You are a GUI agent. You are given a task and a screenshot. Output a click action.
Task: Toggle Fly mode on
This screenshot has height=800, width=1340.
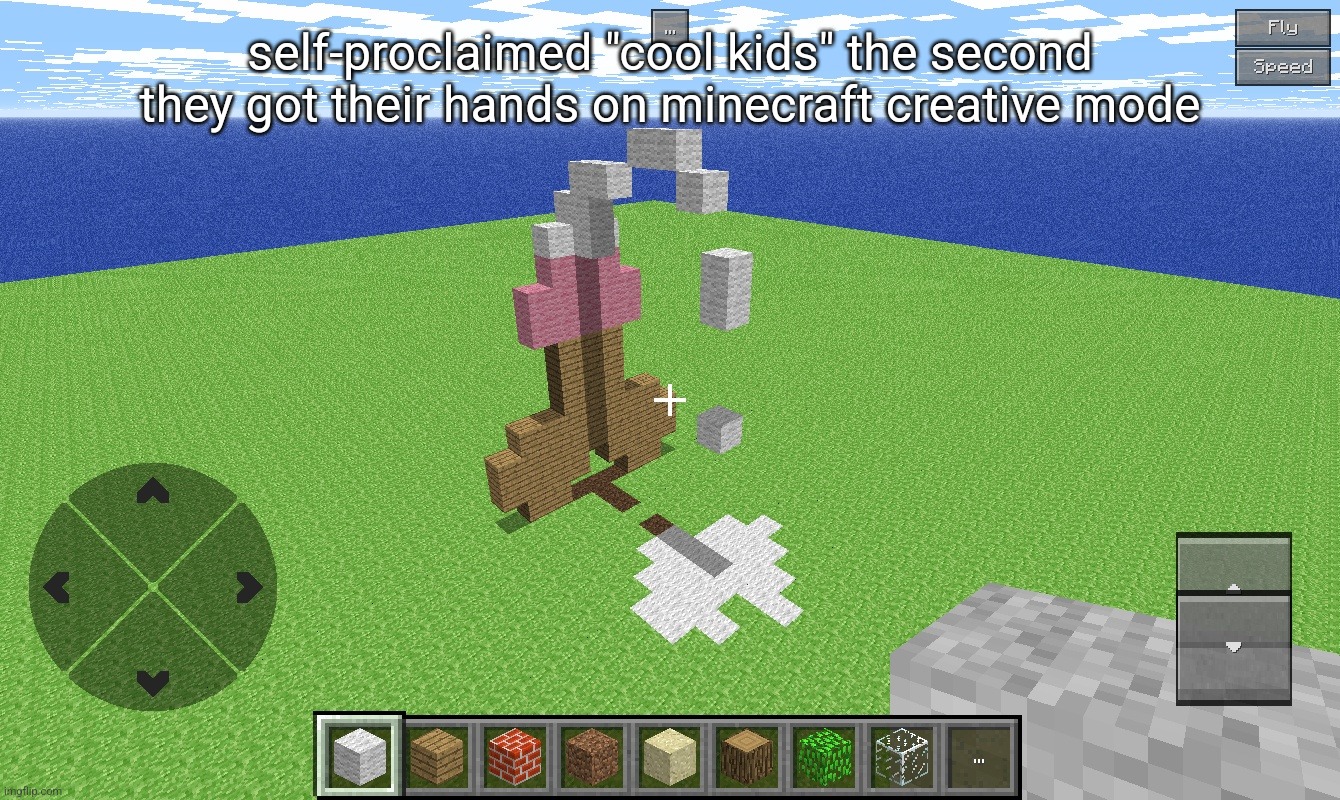coord(1283,28)
